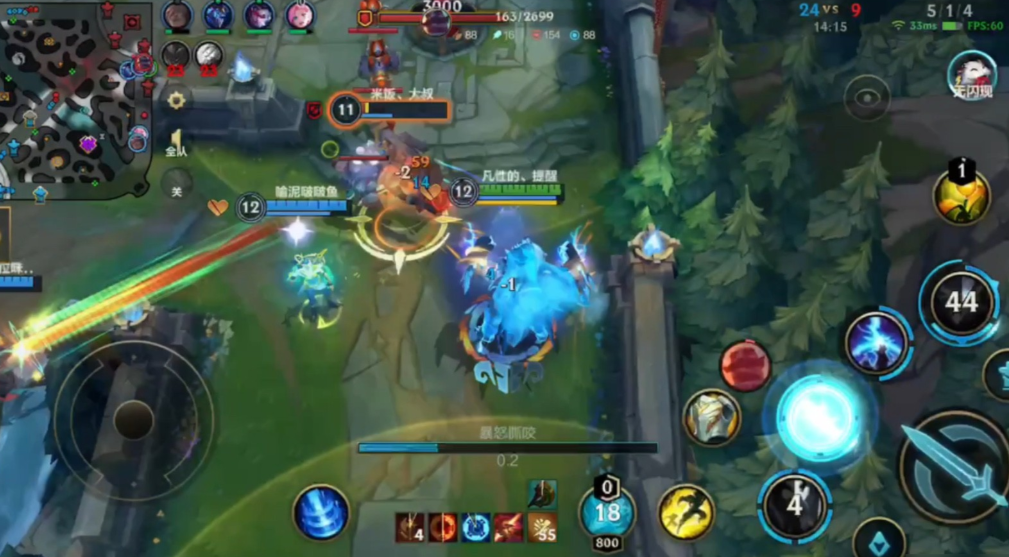
Task: Tap the eye vision button
Action: click(866, 98)
